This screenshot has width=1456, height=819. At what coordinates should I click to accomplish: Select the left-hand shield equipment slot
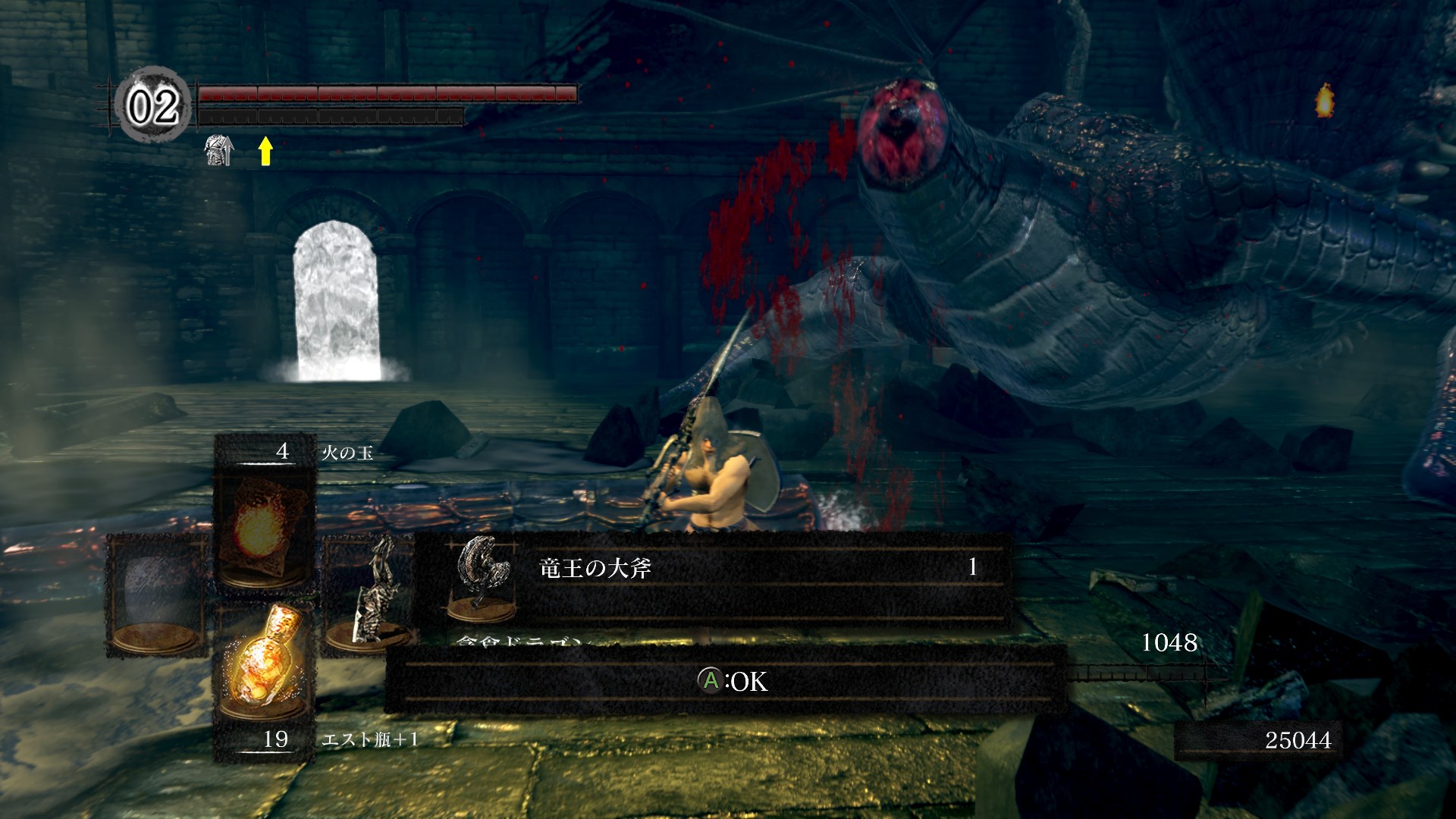click(155, 594)
